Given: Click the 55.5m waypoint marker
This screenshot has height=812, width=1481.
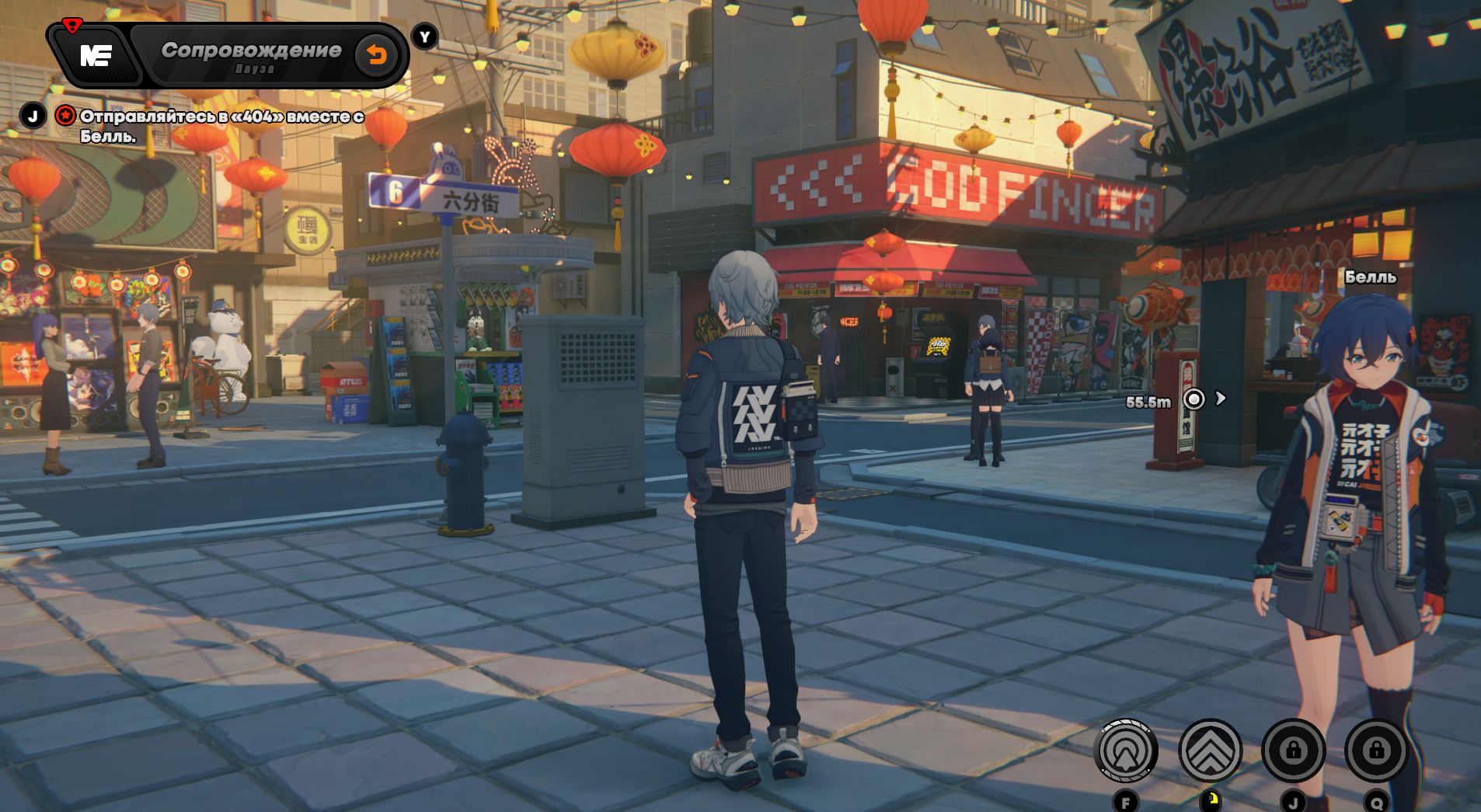Looking at the screenshot, I should pos(1194,399).
